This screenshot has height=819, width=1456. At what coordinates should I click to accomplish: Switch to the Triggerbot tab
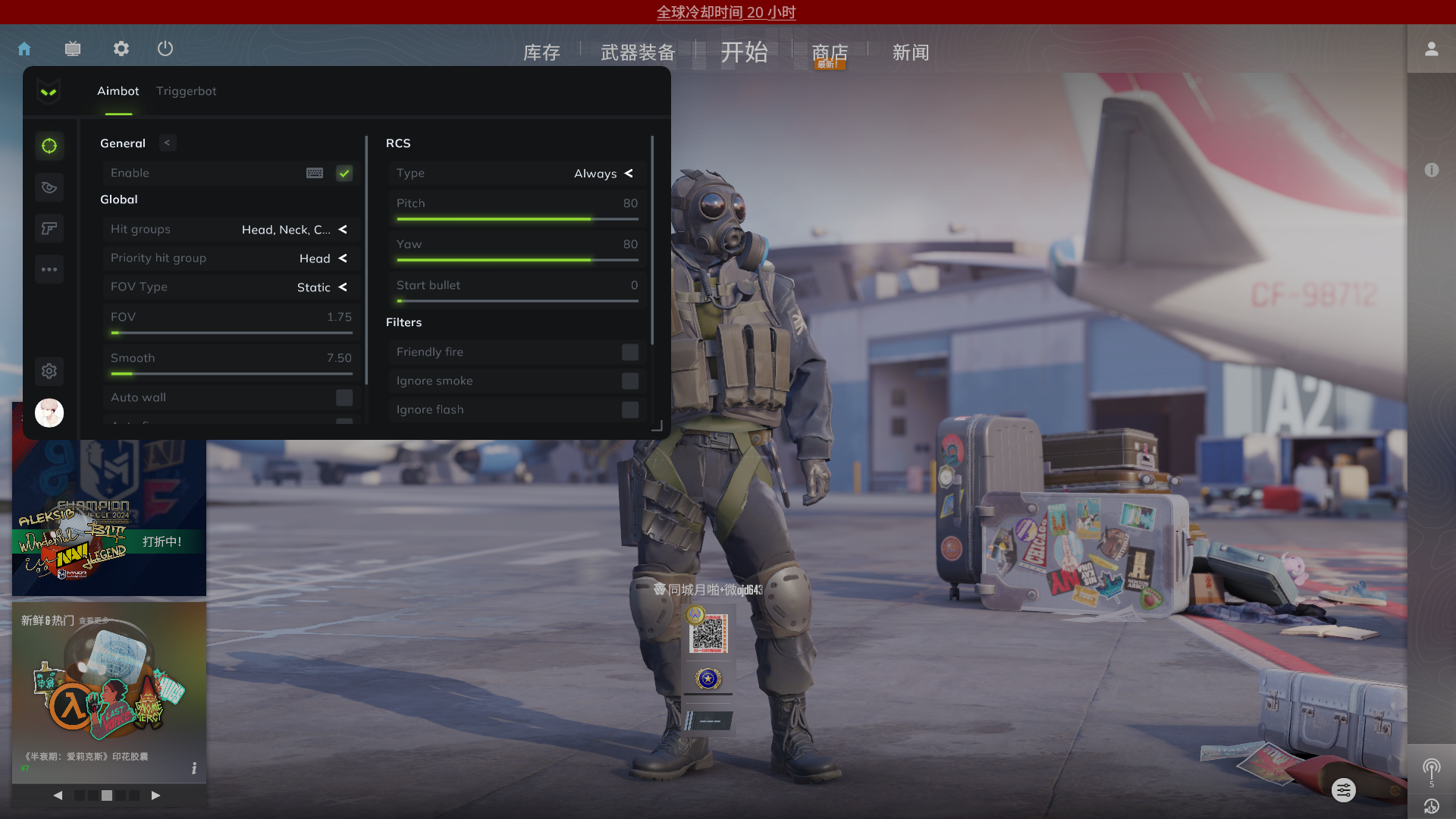coord(186,91)
